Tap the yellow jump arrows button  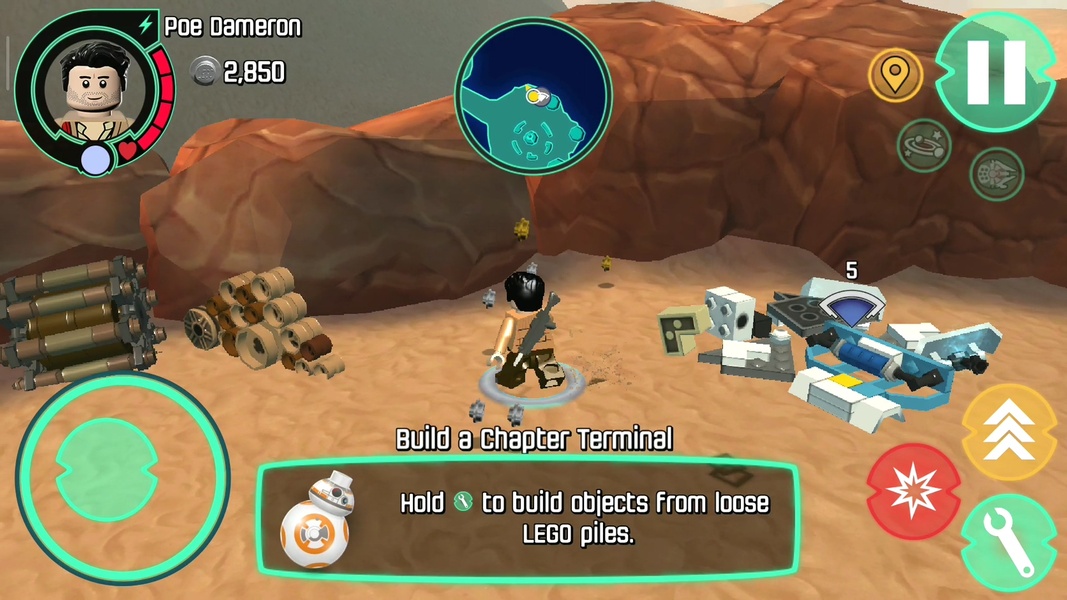[x=1009, y=432]
